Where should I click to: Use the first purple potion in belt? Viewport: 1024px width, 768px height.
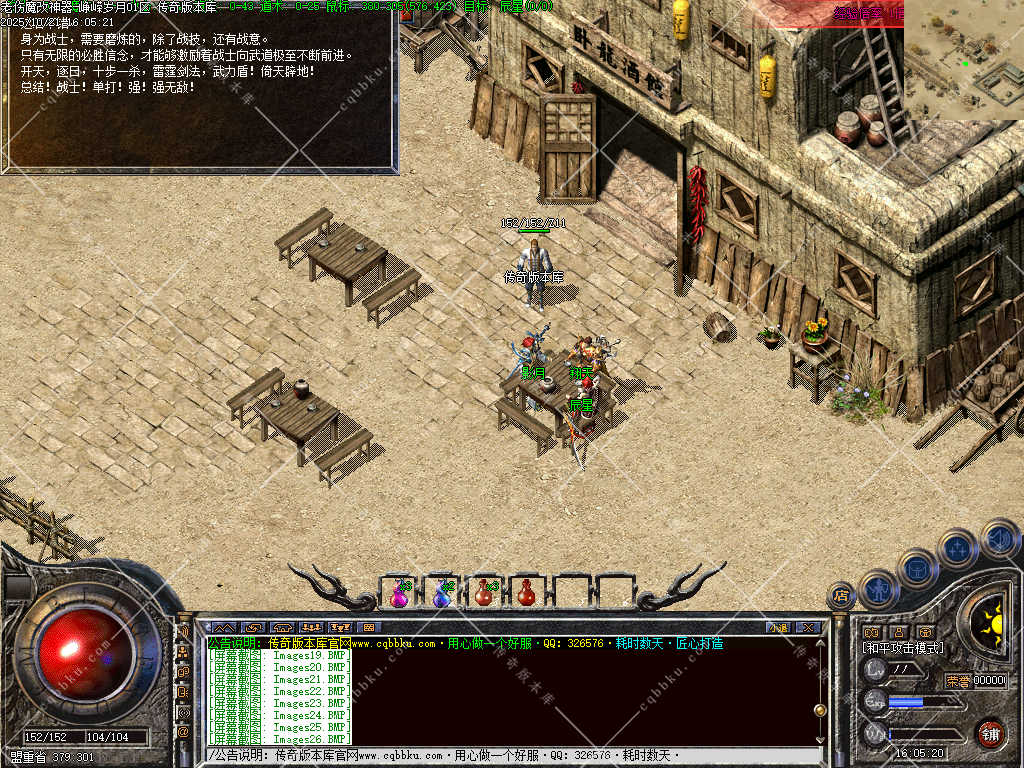[399, 593]
